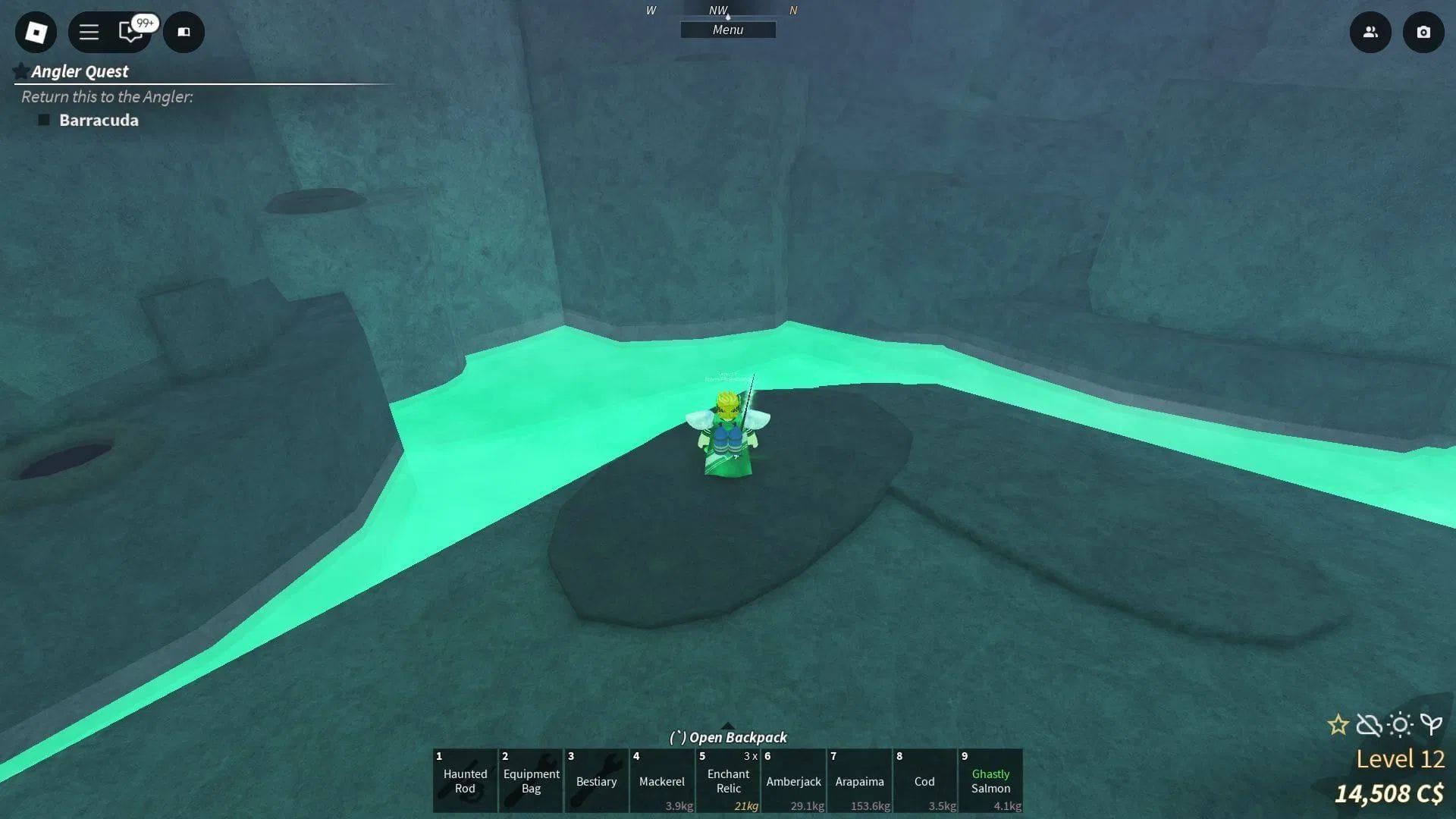The width and height of the screenshot is (1456, 819).
Task: Choose the Ghastly Salmon slot
Action: [x=990, y=780]
